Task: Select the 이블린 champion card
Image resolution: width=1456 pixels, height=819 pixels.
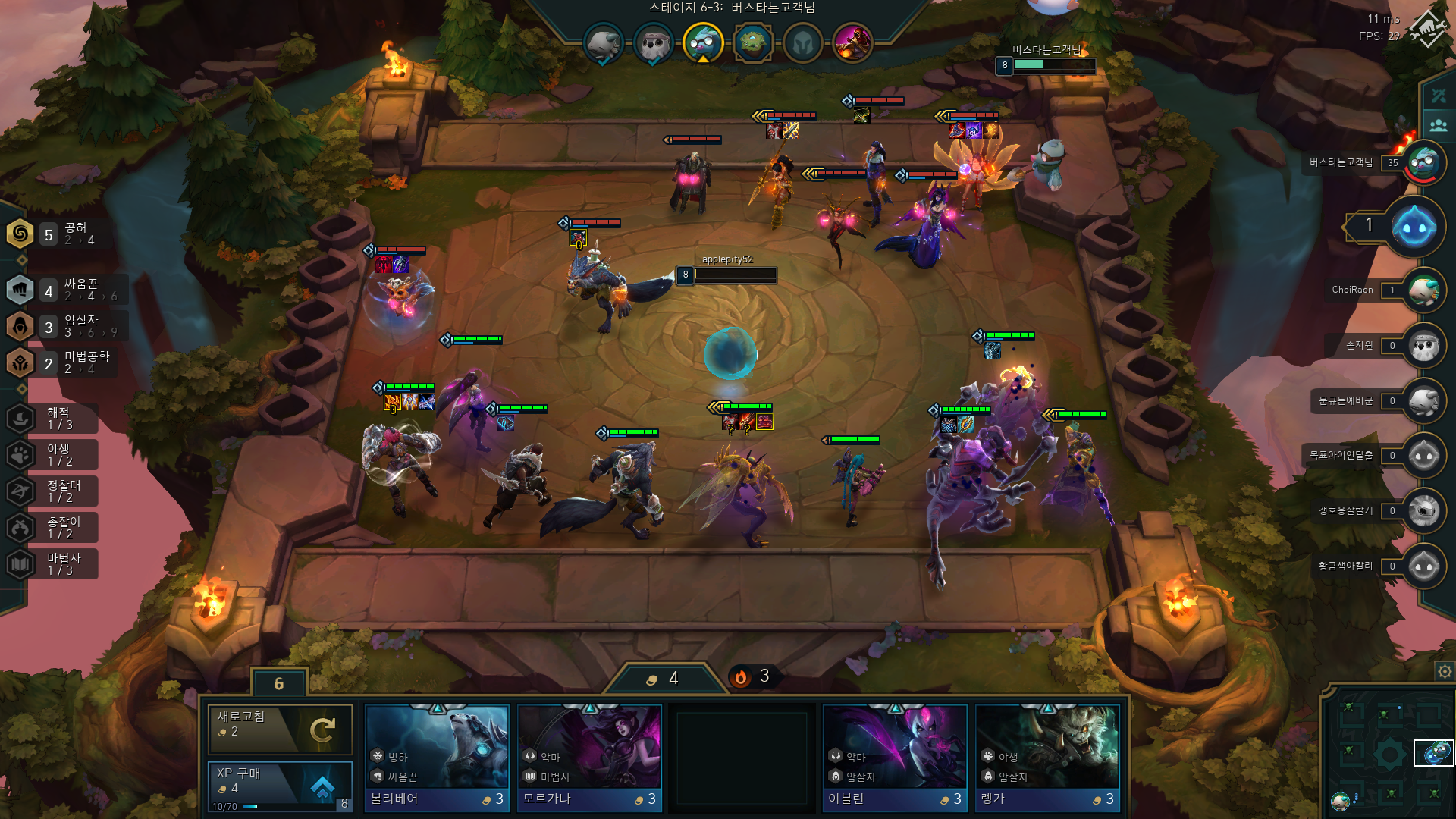Action: click(895, 758)
